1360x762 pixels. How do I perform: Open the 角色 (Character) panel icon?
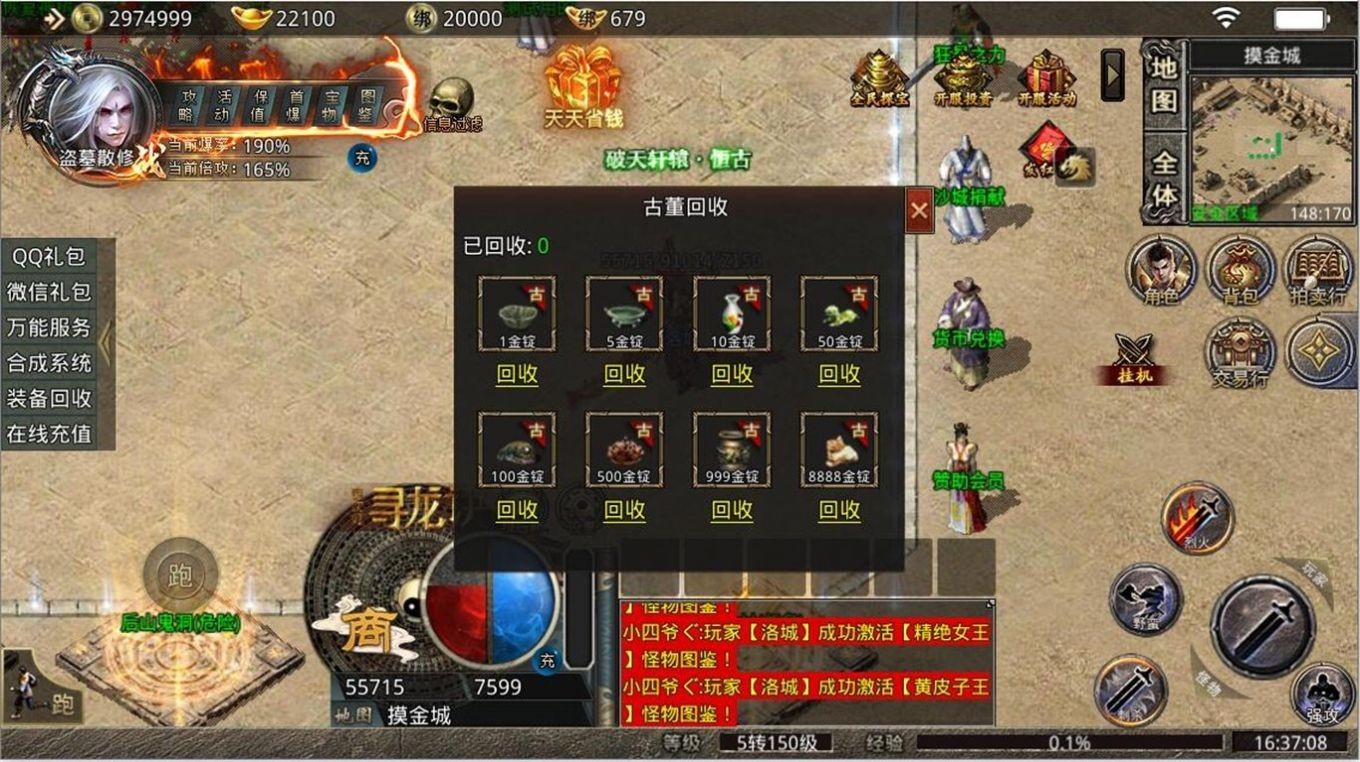pos(1163,269)
